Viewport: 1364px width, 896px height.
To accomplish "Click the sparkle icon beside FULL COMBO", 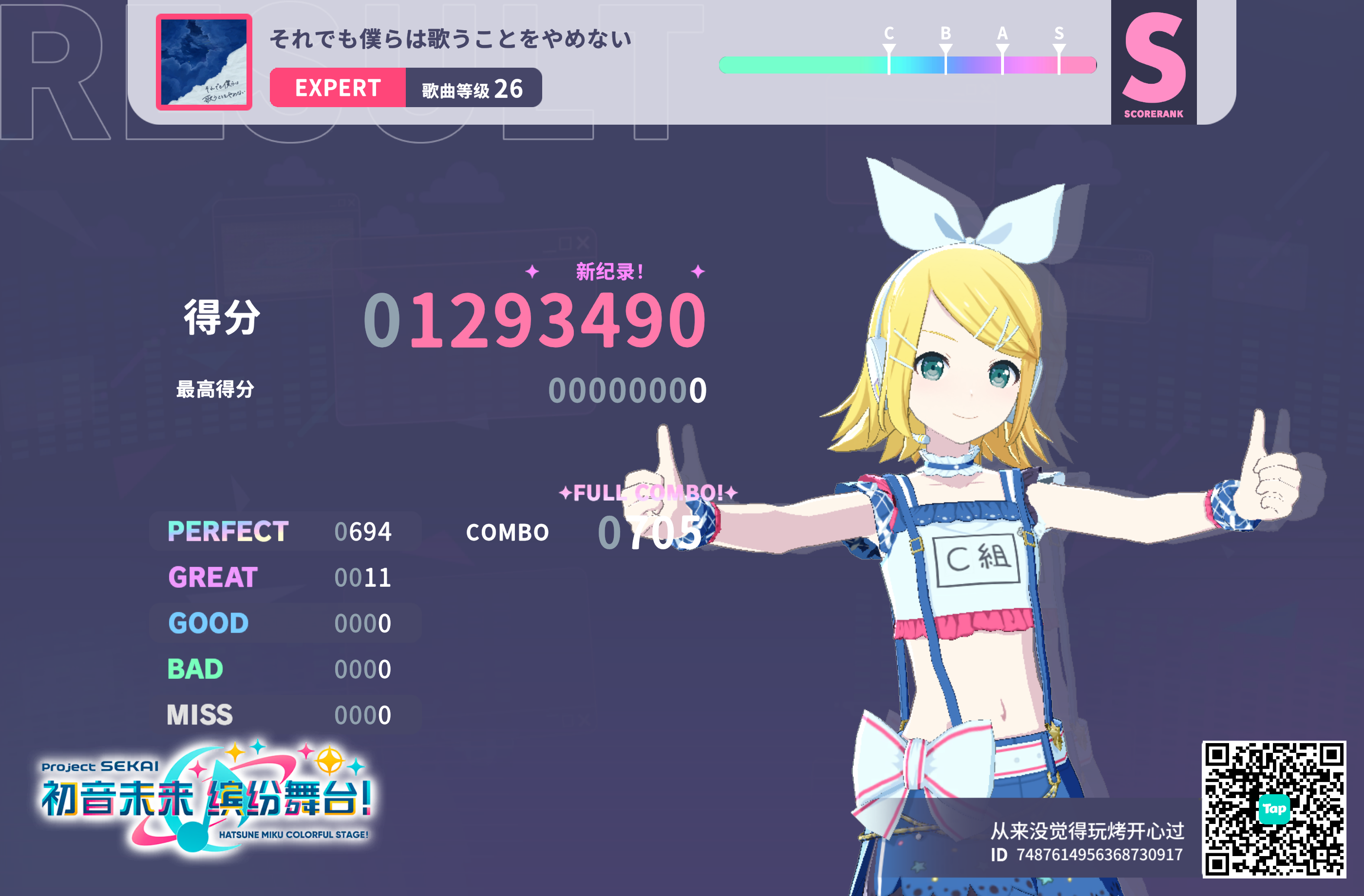I will tap(566, 492).
